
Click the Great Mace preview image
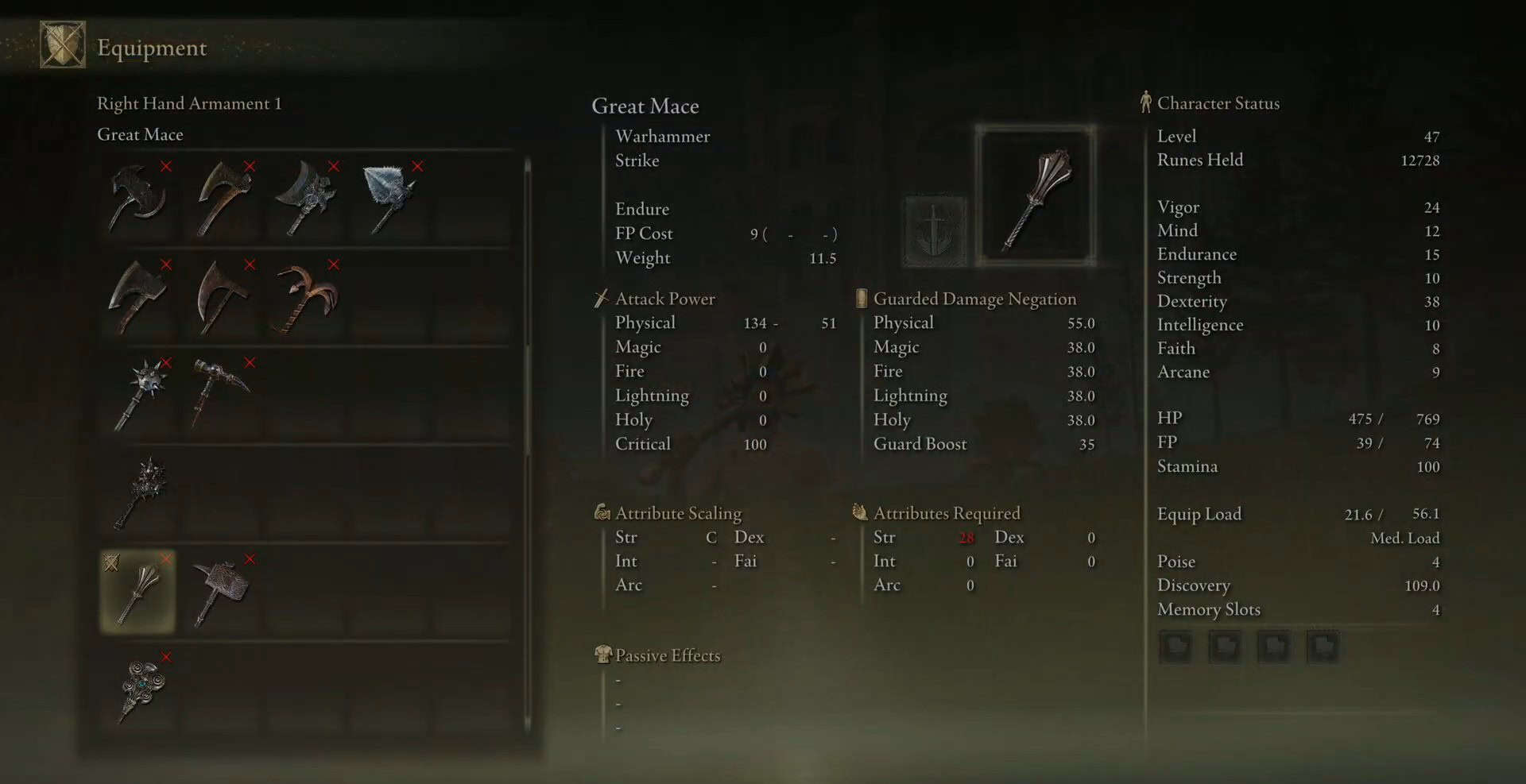tap(1036, 195)
